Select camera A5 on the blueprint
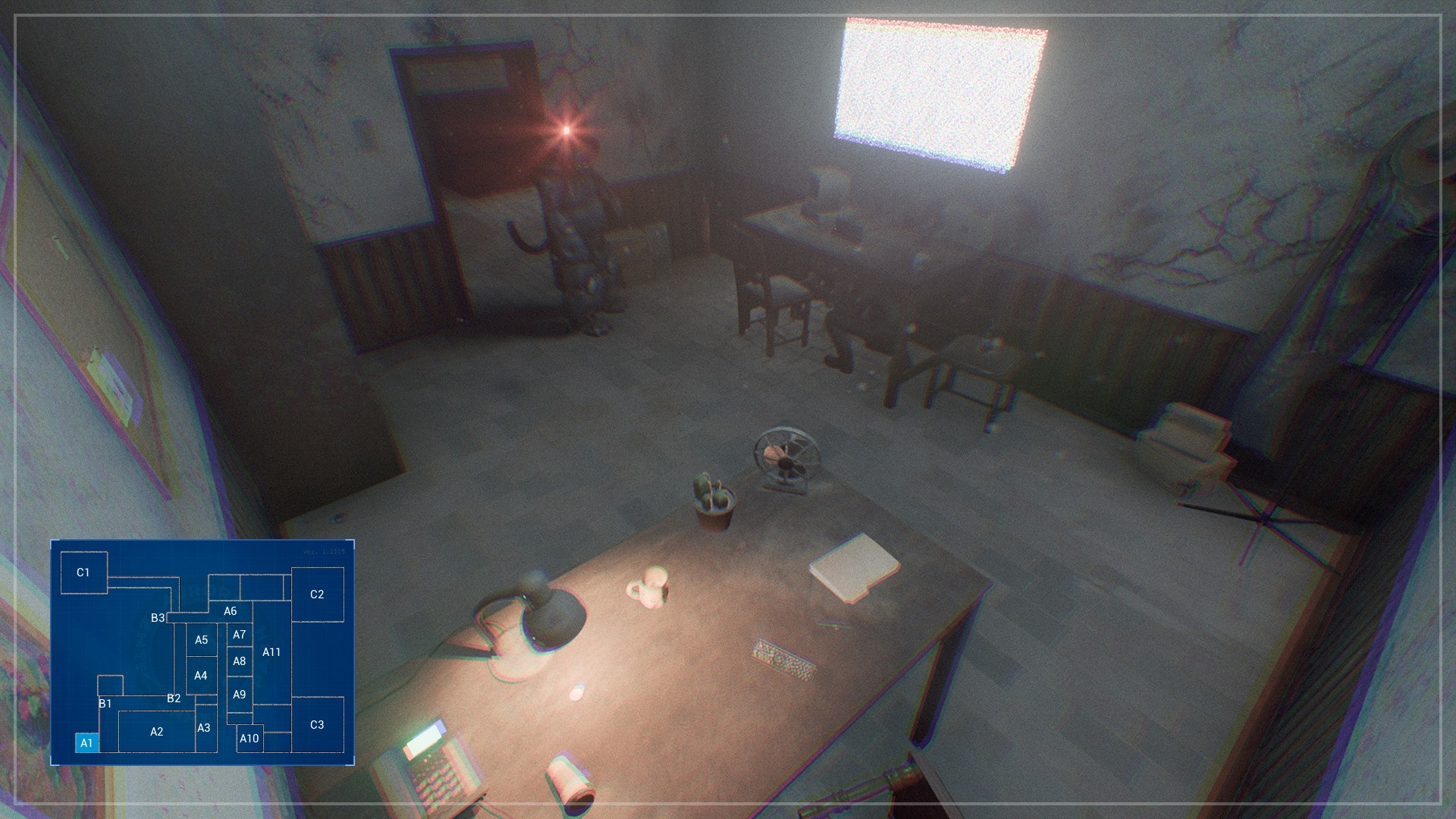1456x819 pixels. click(202, 639)
